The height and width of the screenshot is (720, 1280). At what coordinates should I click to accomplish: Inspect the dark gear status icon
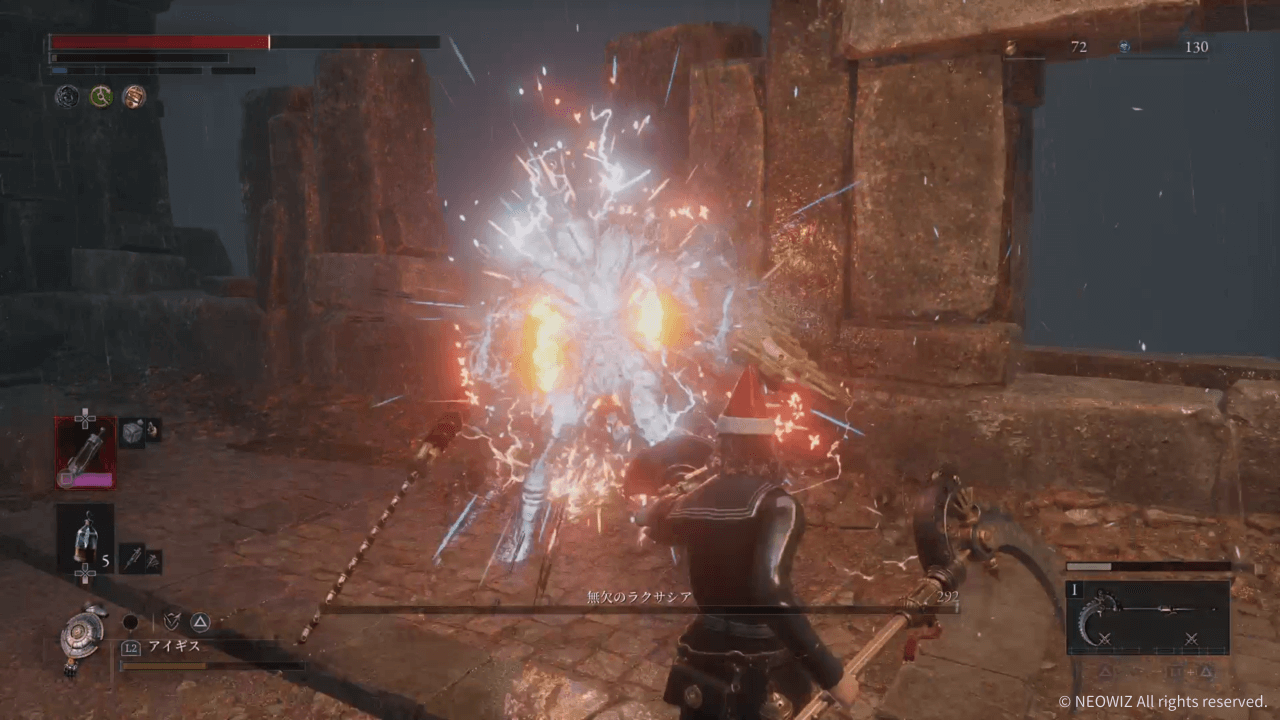tap(67, 97)
